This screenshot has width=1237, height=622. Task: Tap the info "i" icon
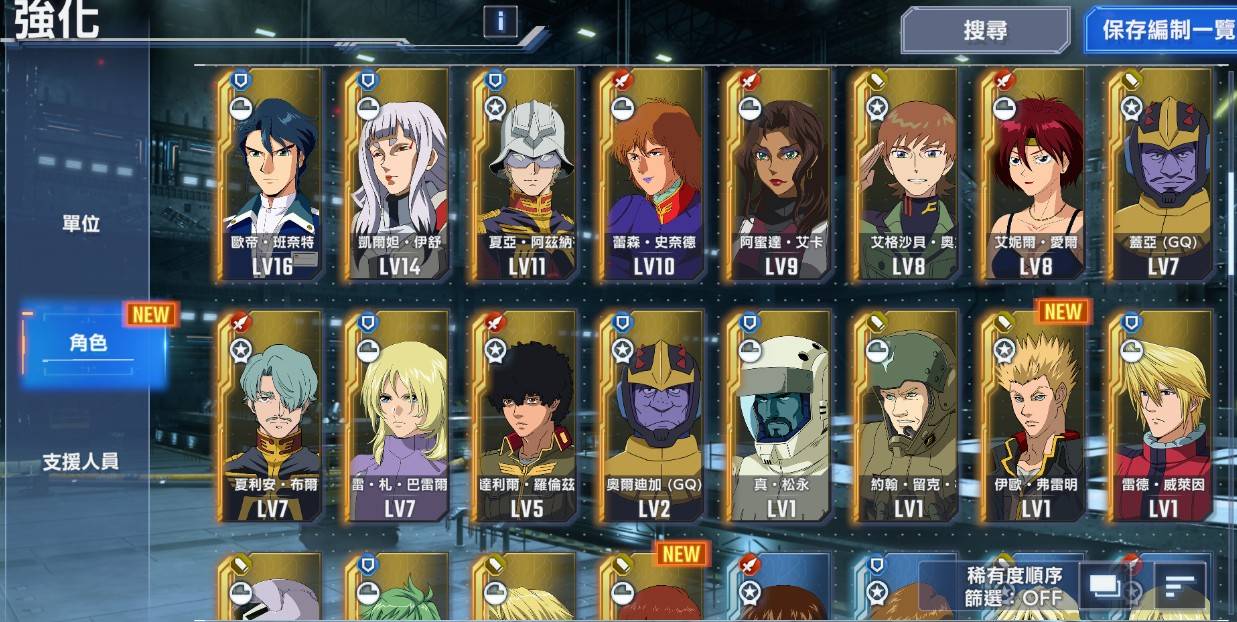pos(500,21)
